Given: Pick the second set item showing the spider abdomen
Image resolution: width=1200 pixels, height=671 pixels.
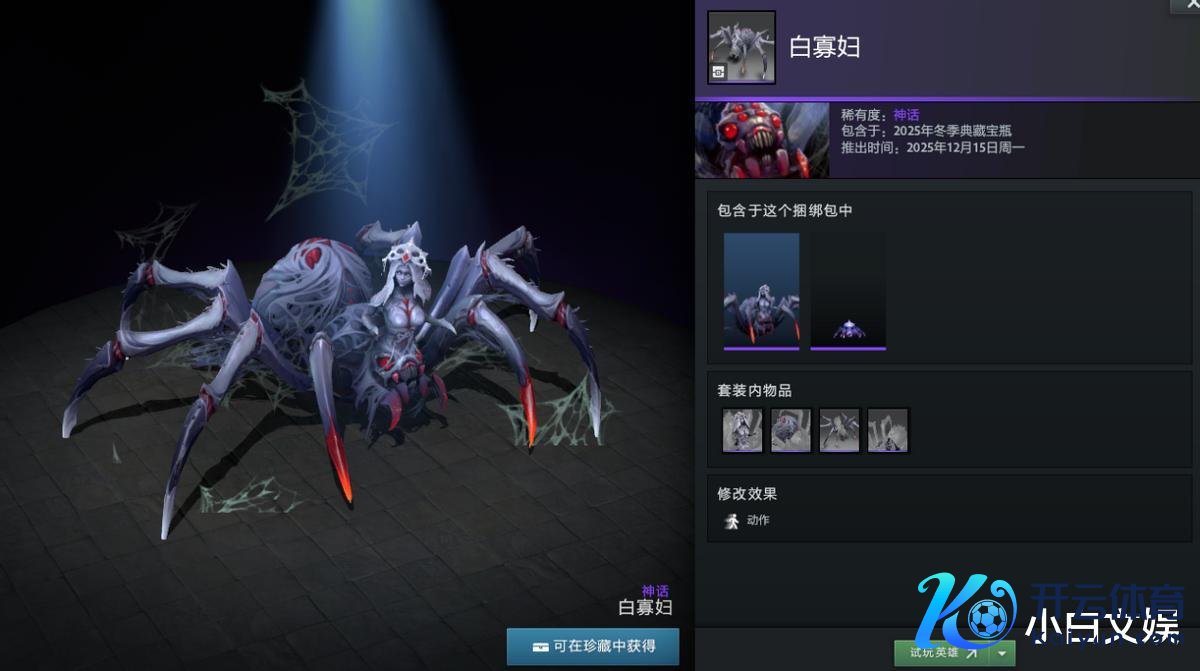Looking at the screenshot, I should [x=790, y=430].
